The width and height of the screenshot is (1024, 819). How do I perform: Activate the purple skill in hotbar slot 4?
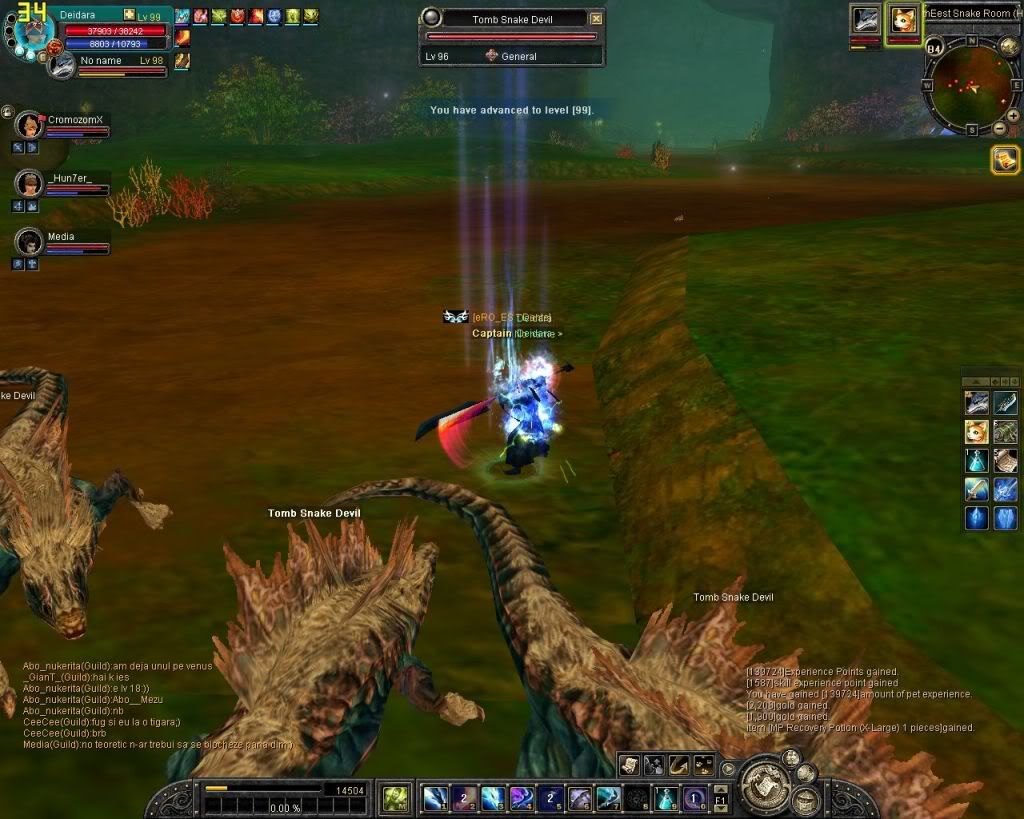coord(522,798)
